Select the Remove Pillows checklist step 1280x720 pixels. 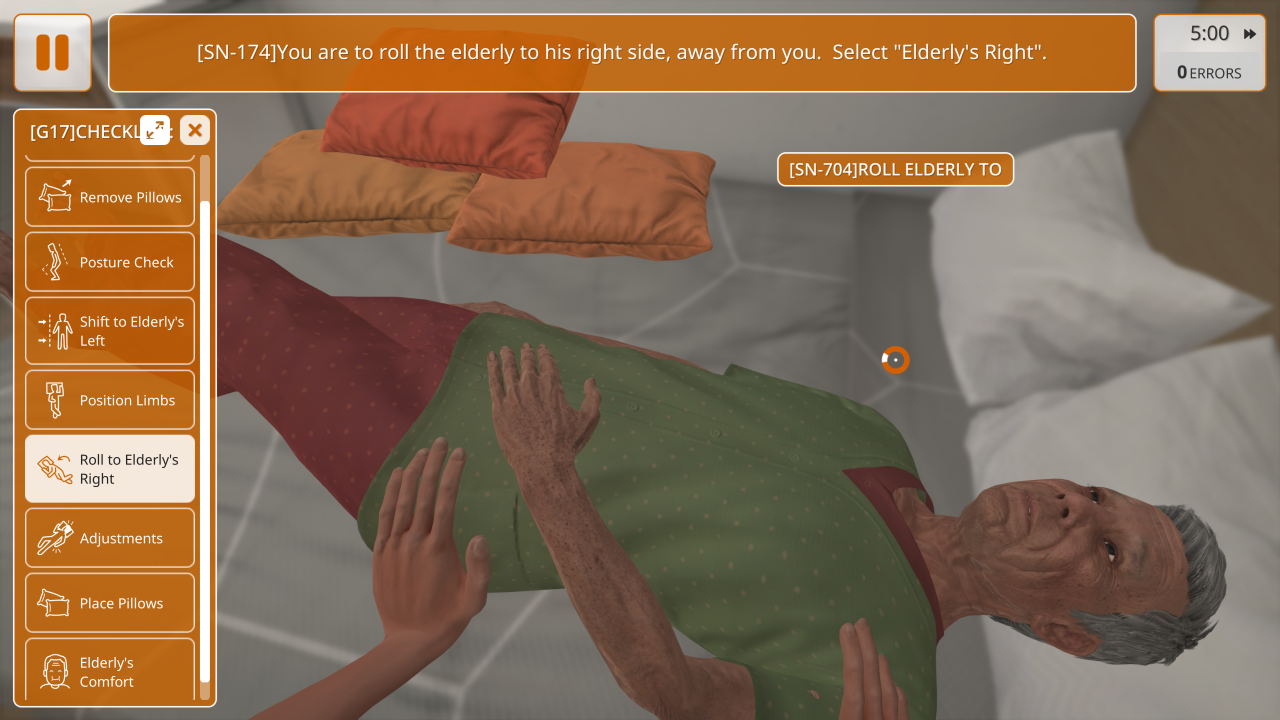point(110,197)
